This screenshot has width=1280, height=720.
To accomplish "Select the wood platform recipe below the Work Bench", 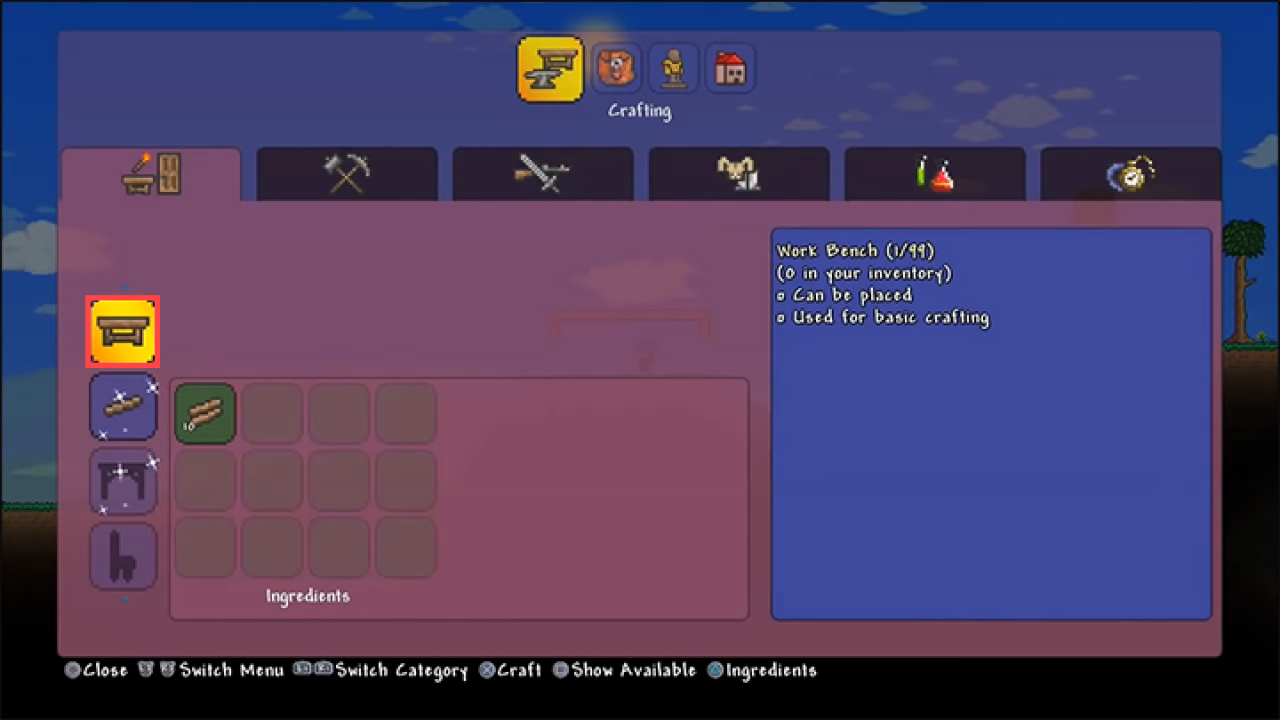I will click(123, 406).
